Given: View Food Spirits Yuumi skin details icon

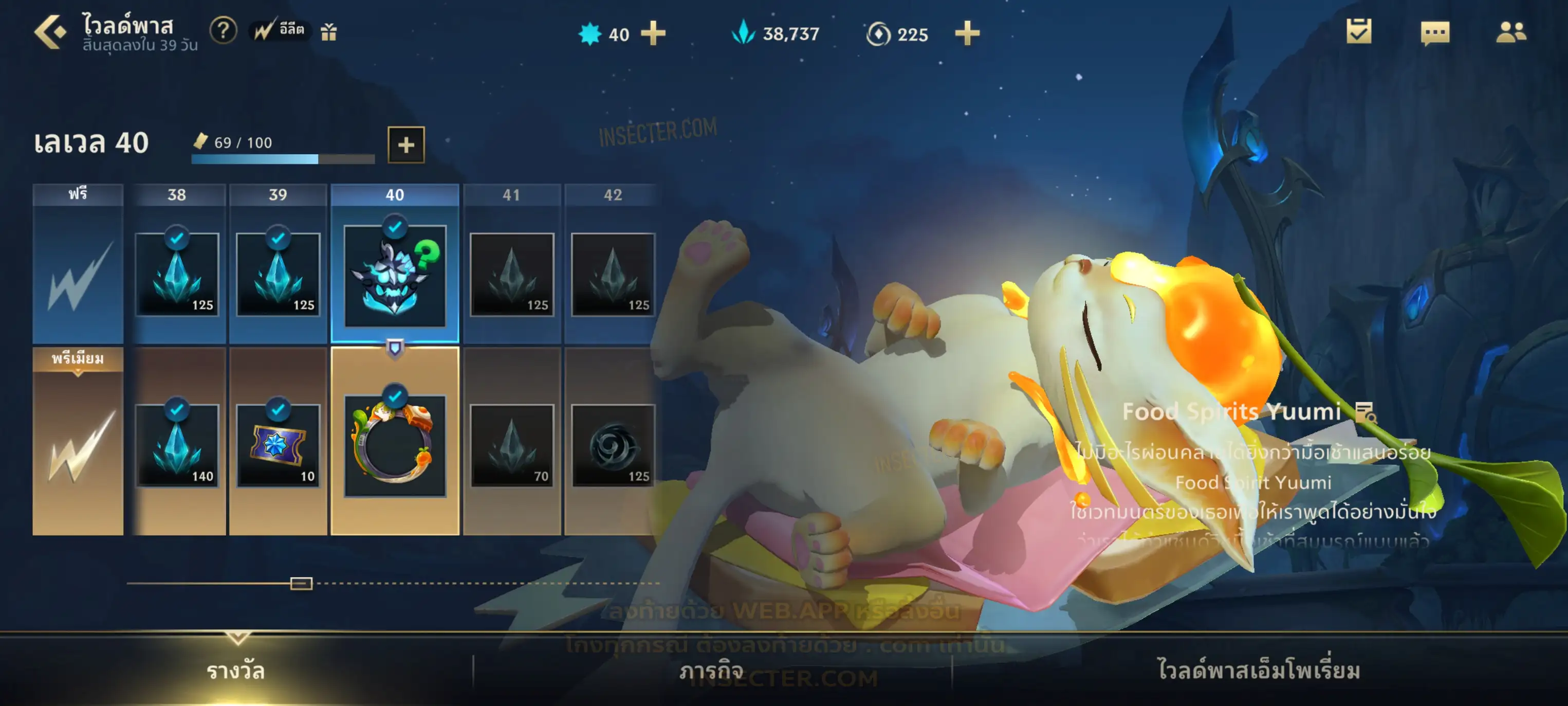Looking at the screenshot, I should click(1366, 412).
